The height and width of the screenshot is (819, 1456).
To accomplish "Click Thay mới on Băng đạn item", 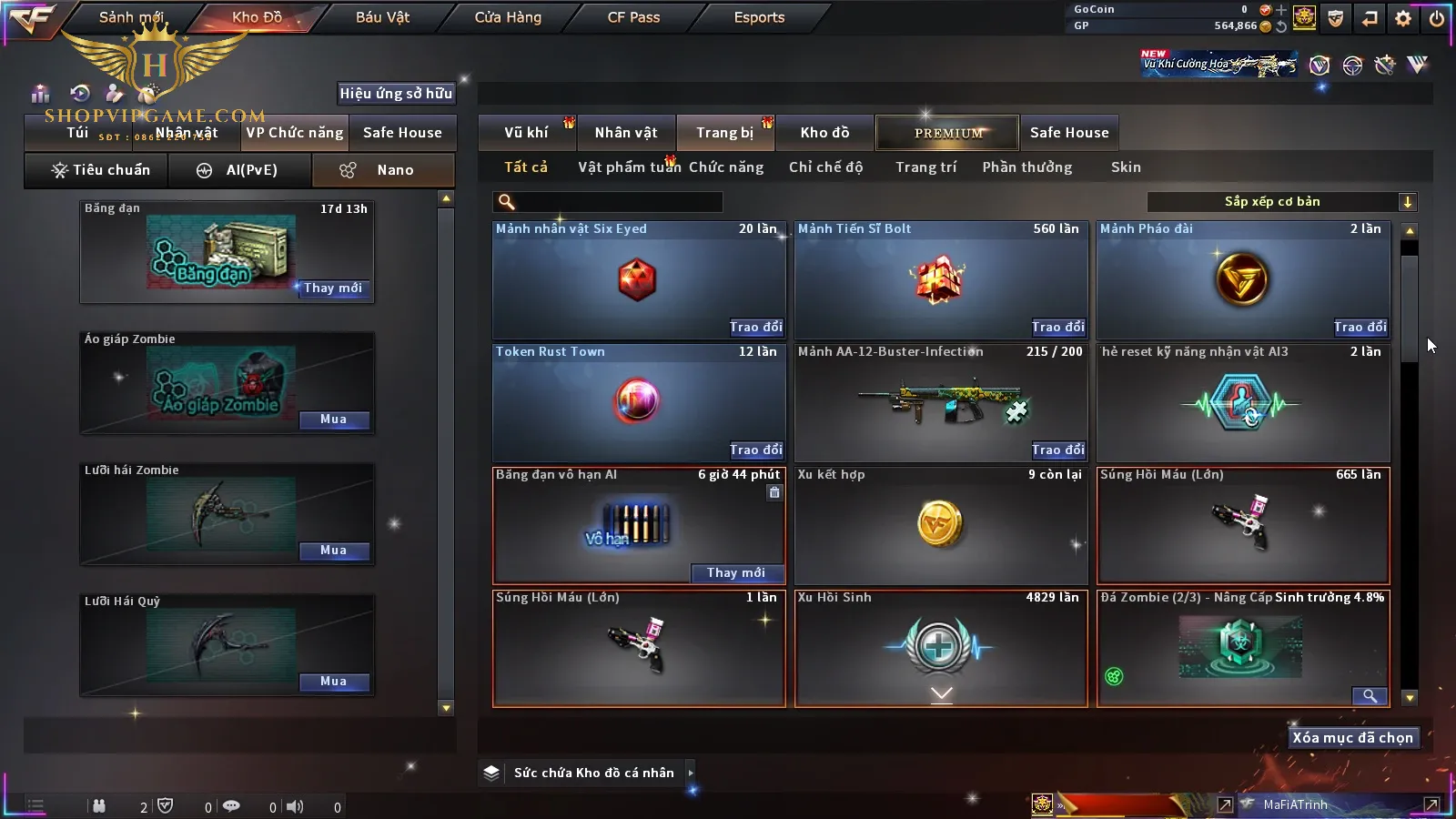I will point(333,288).
